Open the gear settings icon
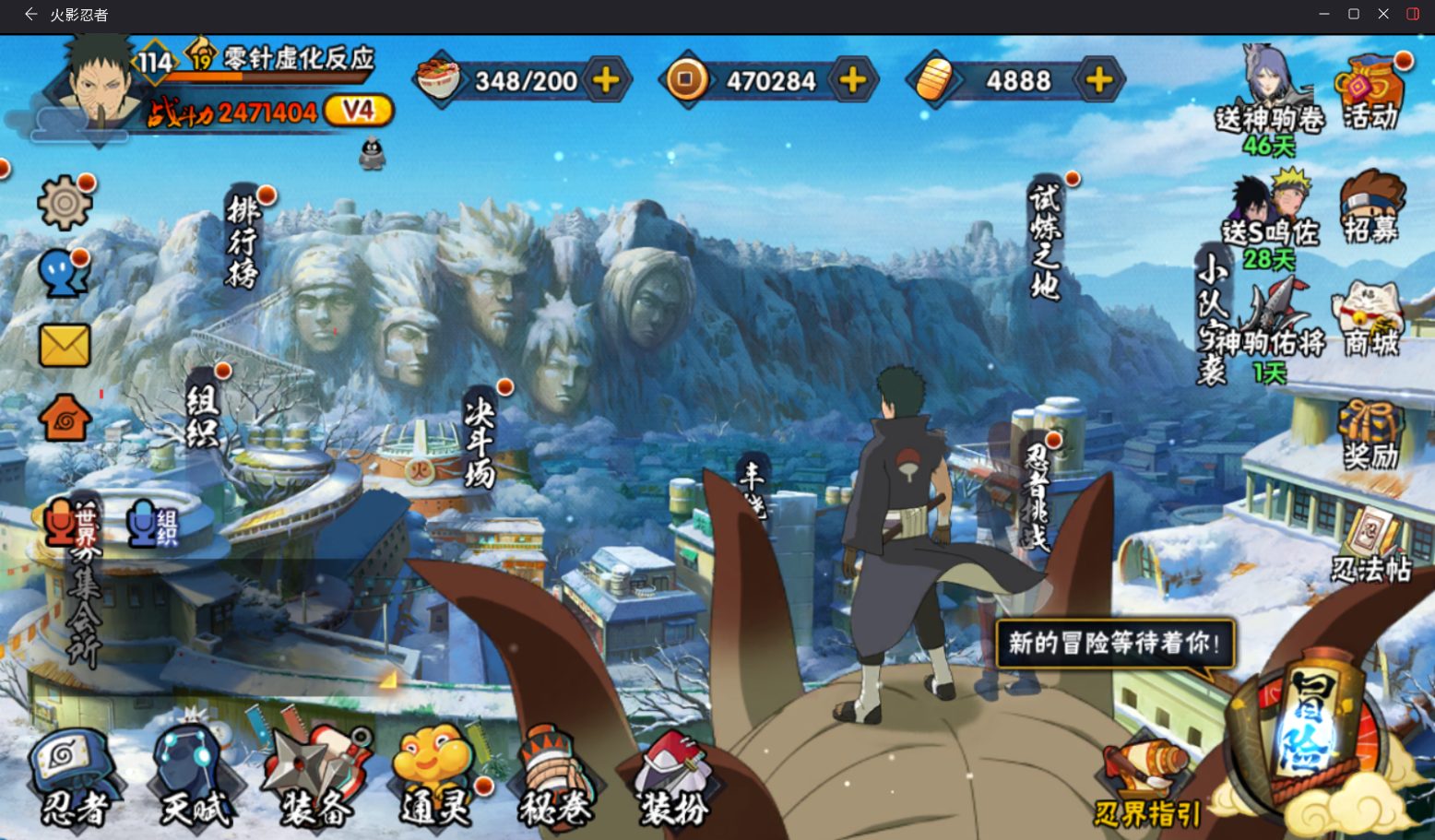 tap(64, 202)
